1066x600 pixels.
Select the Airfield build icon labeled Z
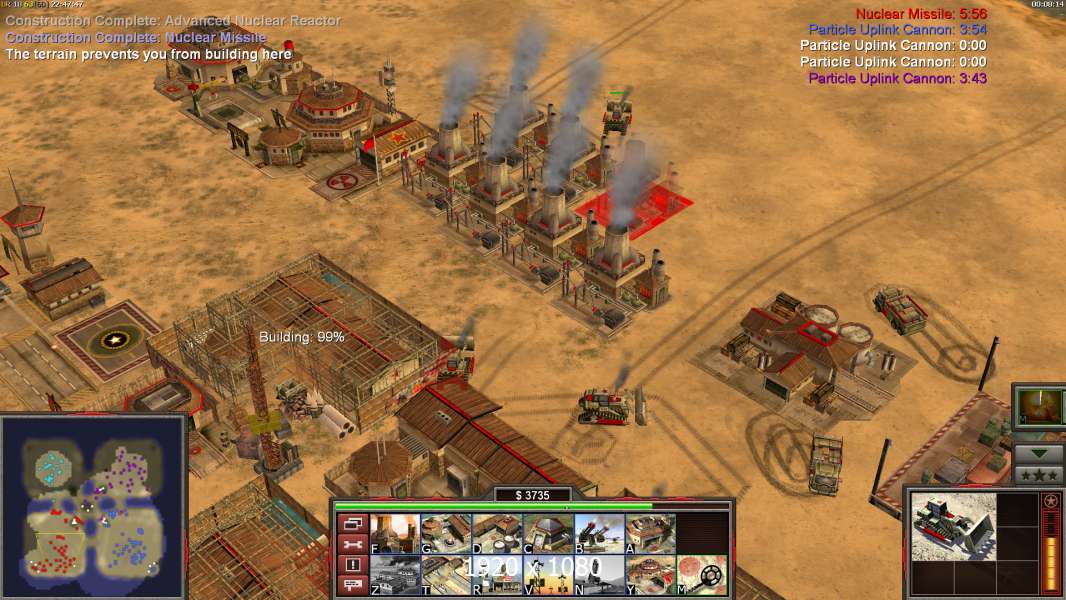(395, 575)
